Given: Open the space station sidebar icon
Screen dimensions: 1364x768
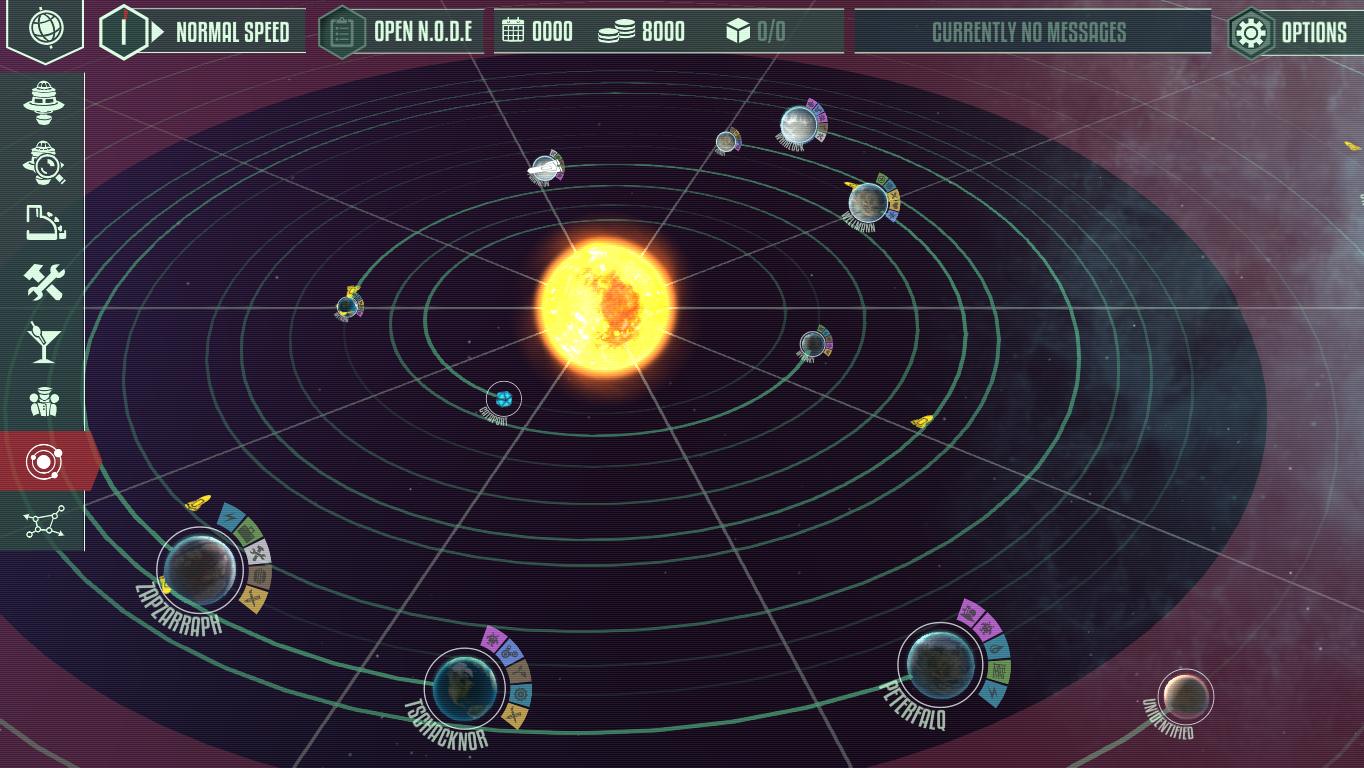Looking at the screenshot, I should point(43,102).
